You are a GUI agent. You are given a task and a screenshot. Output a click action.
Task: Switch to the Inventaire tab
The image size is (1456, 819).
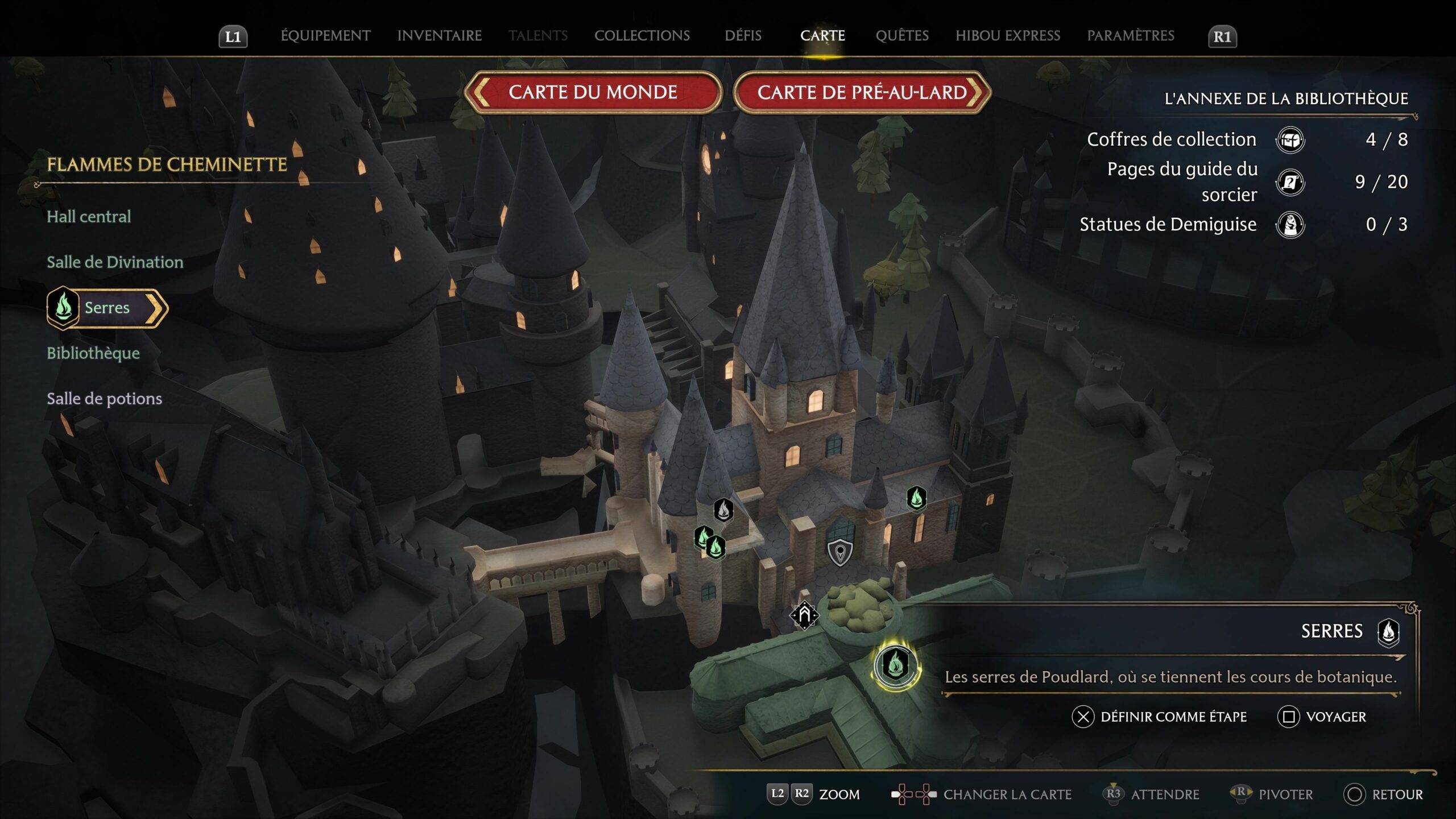click(439, 36)
